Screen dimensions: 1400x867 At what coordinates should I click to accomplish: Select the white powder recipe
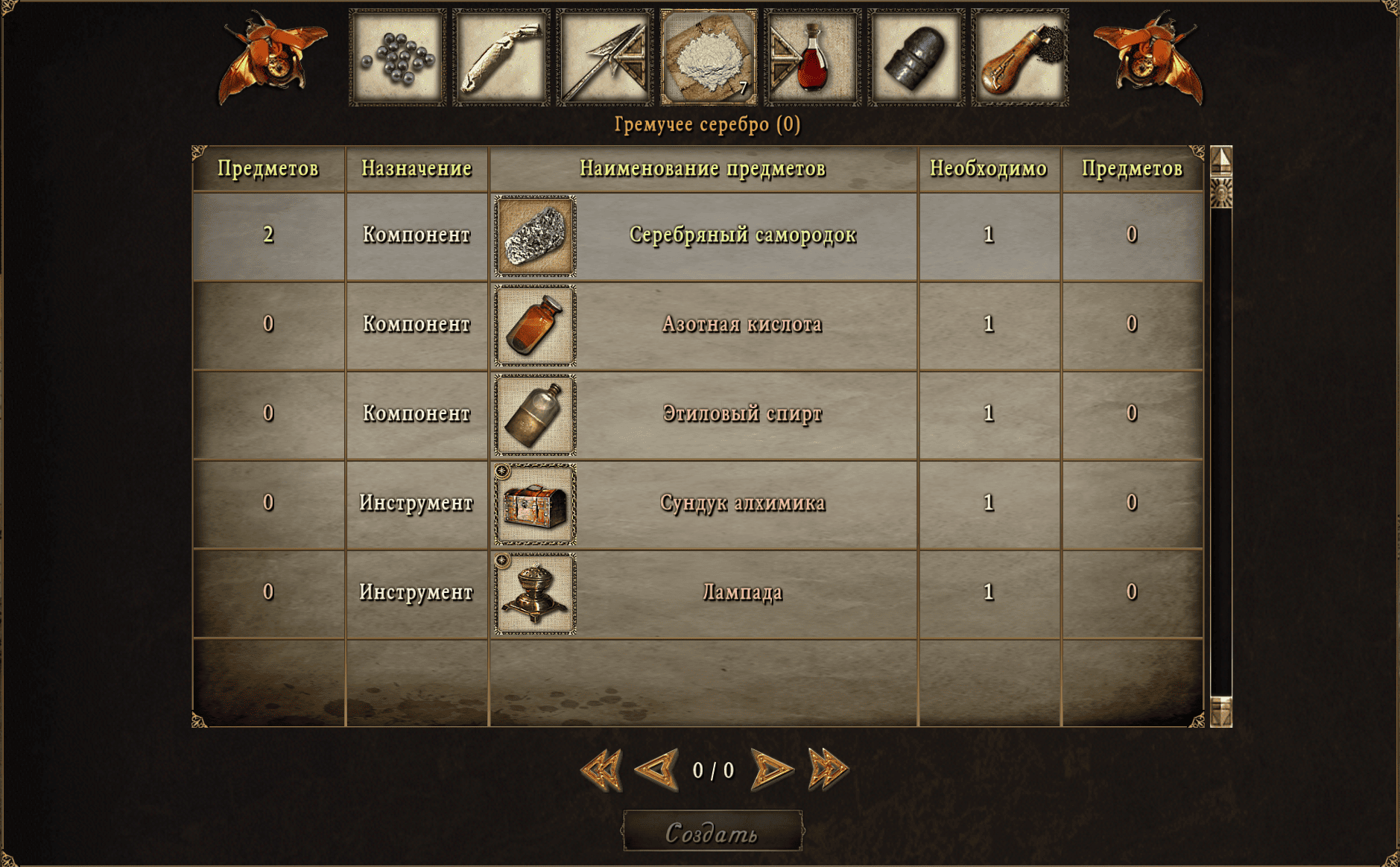709,57
